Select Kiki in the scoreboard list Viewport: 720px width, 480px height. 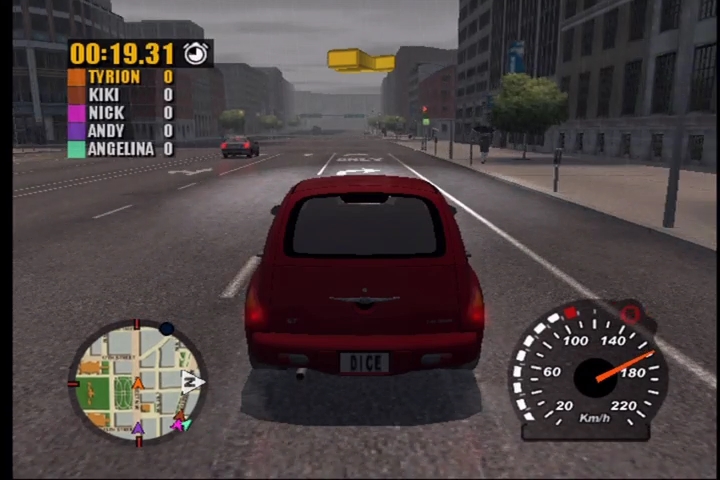[120, 94]
